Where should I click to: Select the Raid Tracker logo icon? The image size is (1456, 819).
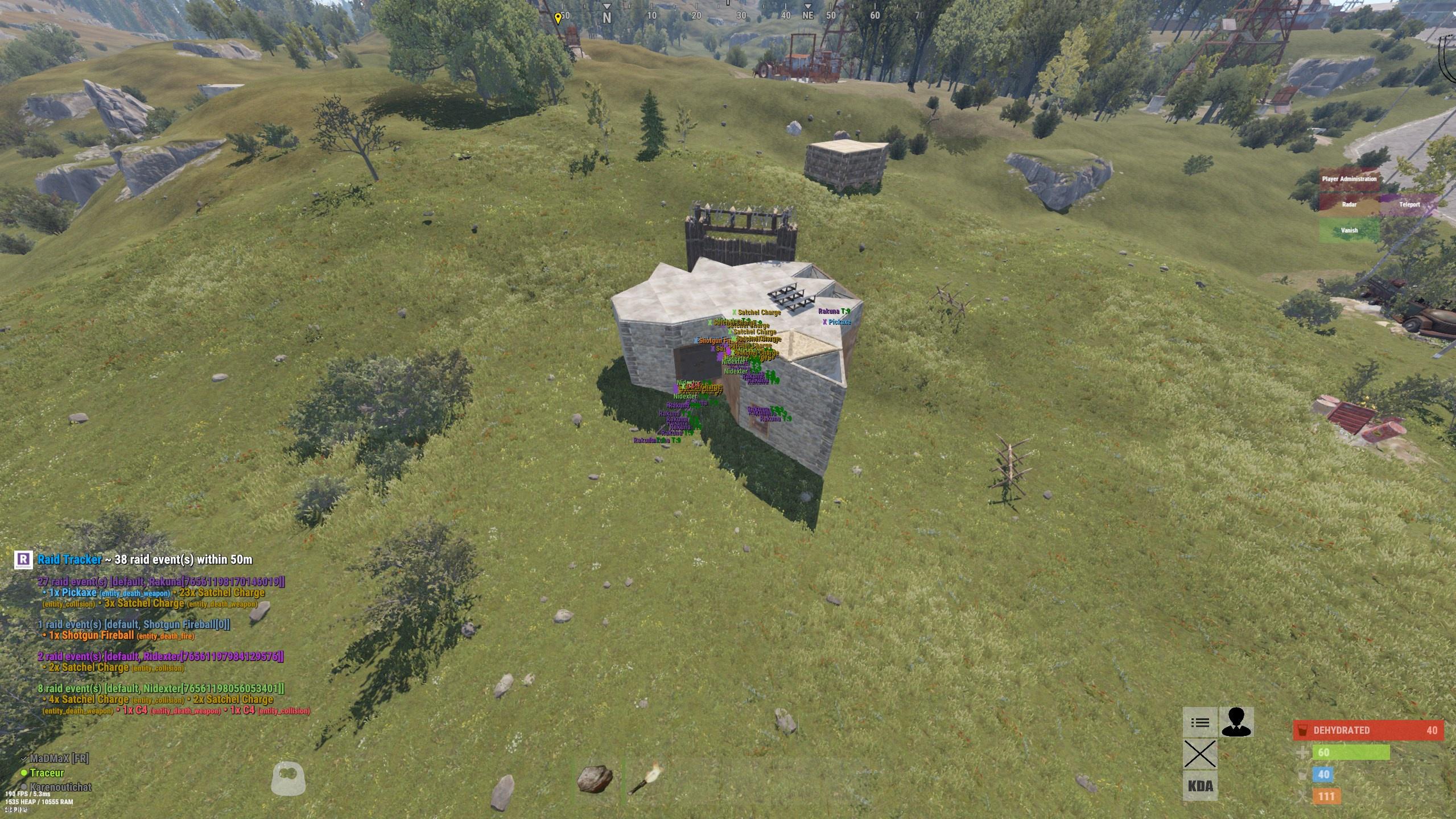pyautogui.click(x=23, y=560)
